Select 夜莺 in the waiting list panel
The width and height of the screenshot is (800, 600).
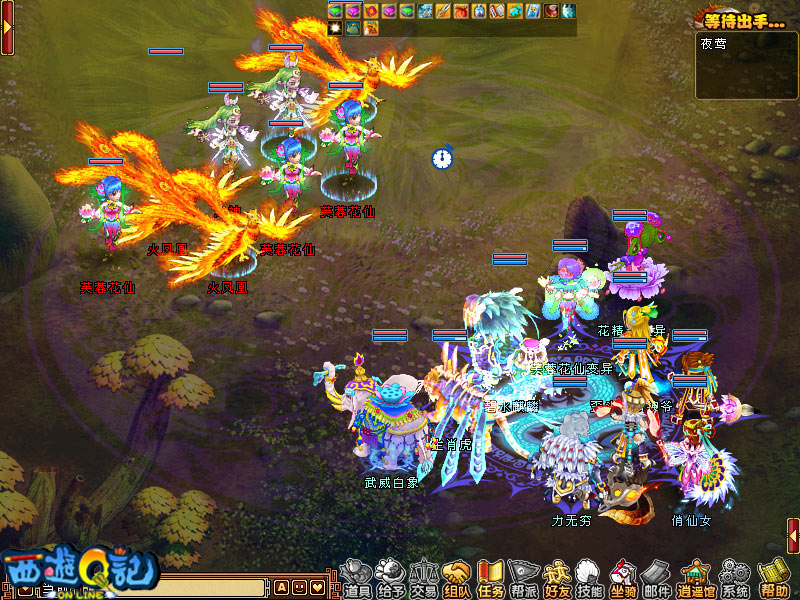pos(714,45)
